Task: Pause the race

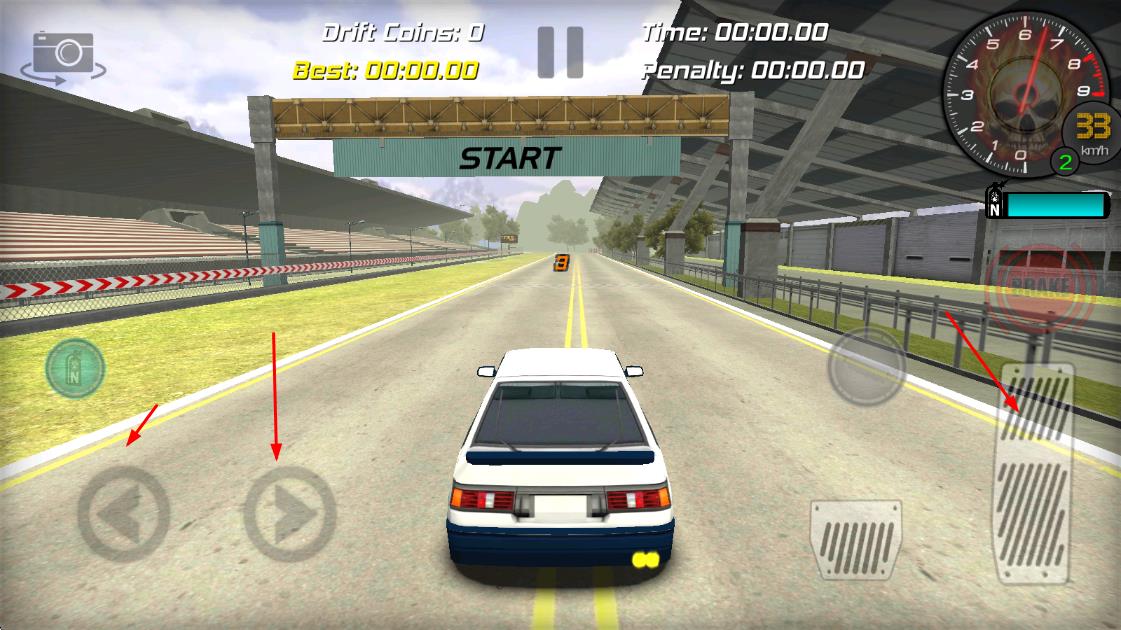Action: [560, 52]
